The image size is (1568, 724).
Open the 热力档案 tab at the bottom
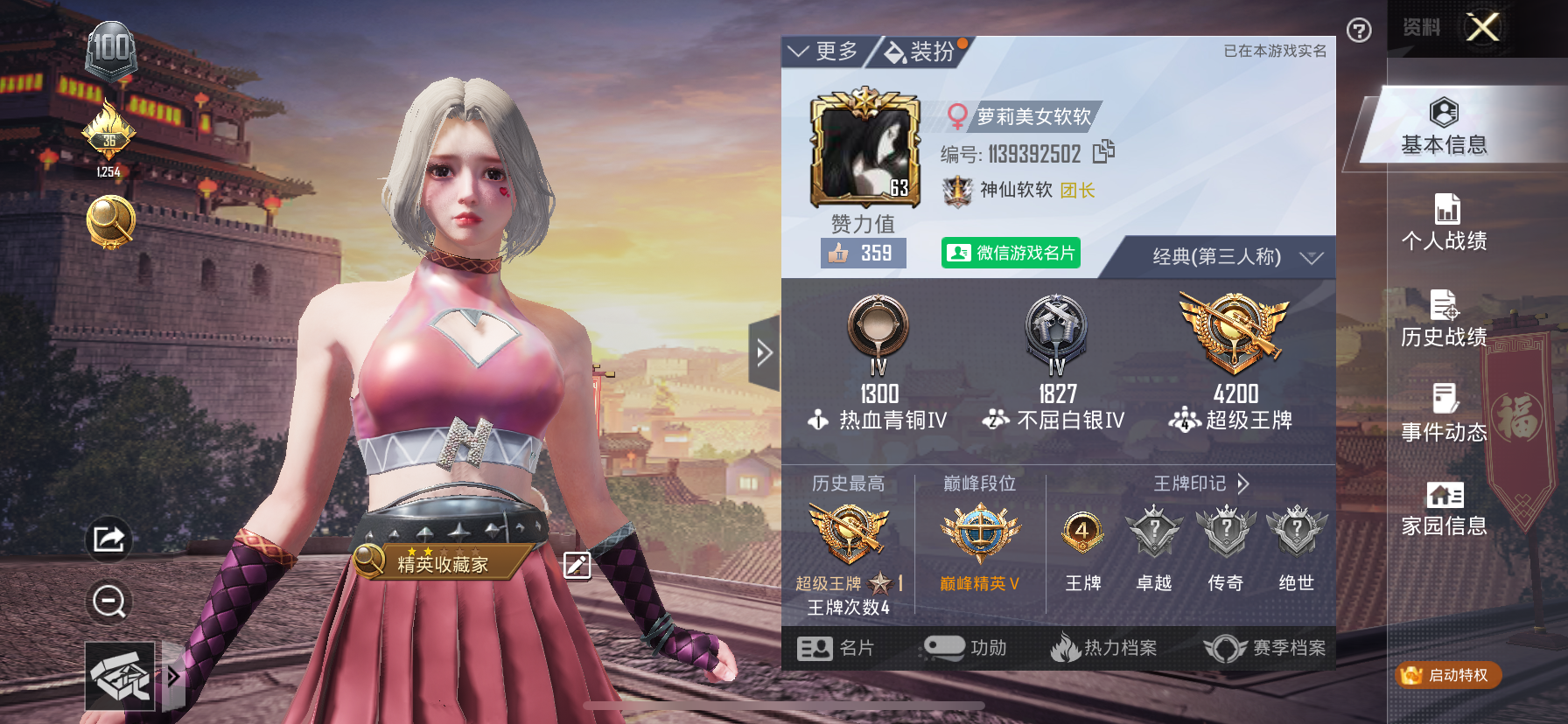click(x=1104, y=649)
